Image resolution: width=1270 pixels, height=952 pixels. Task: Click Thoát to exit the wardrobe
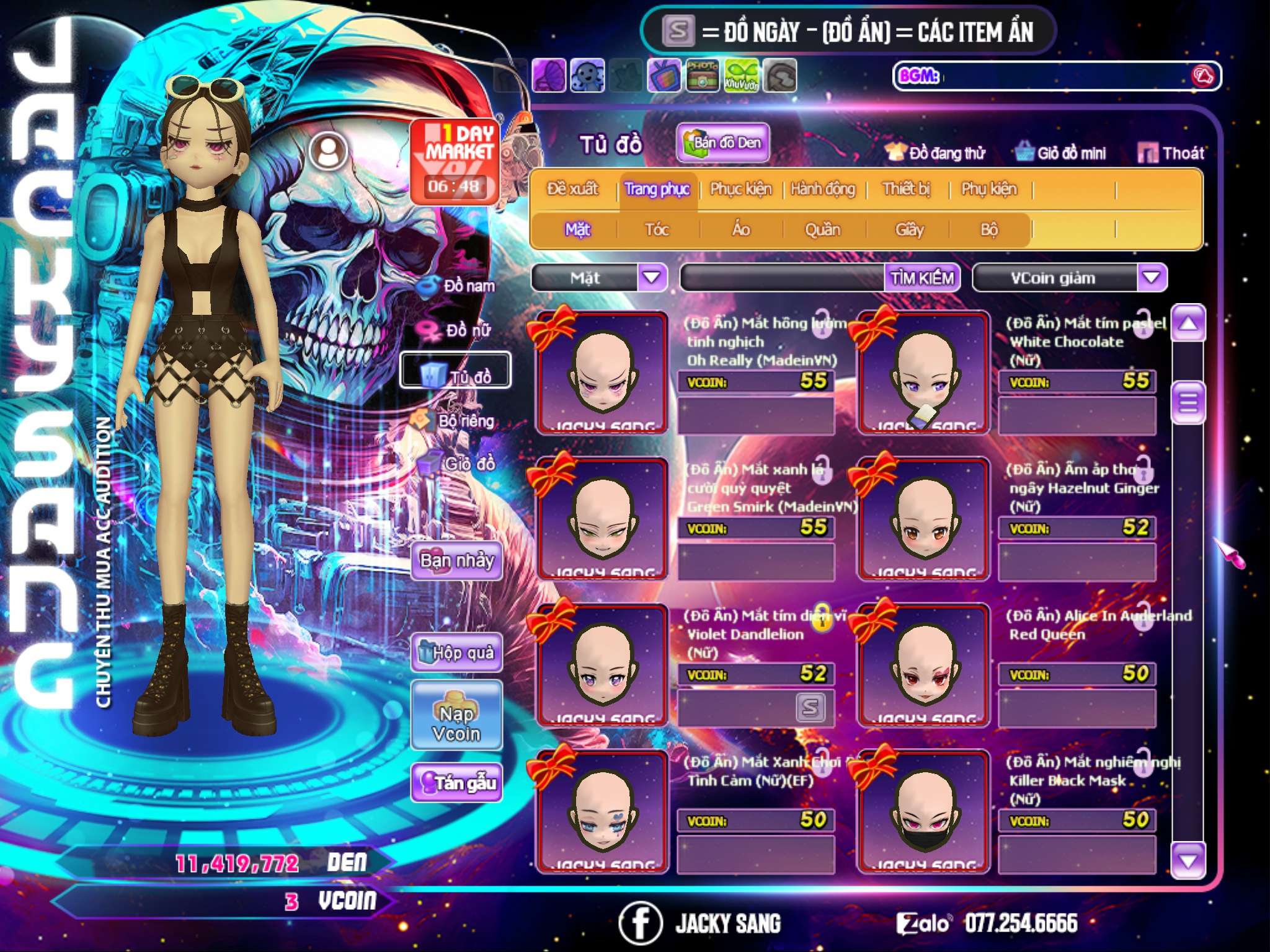[x=1171, y=153]
